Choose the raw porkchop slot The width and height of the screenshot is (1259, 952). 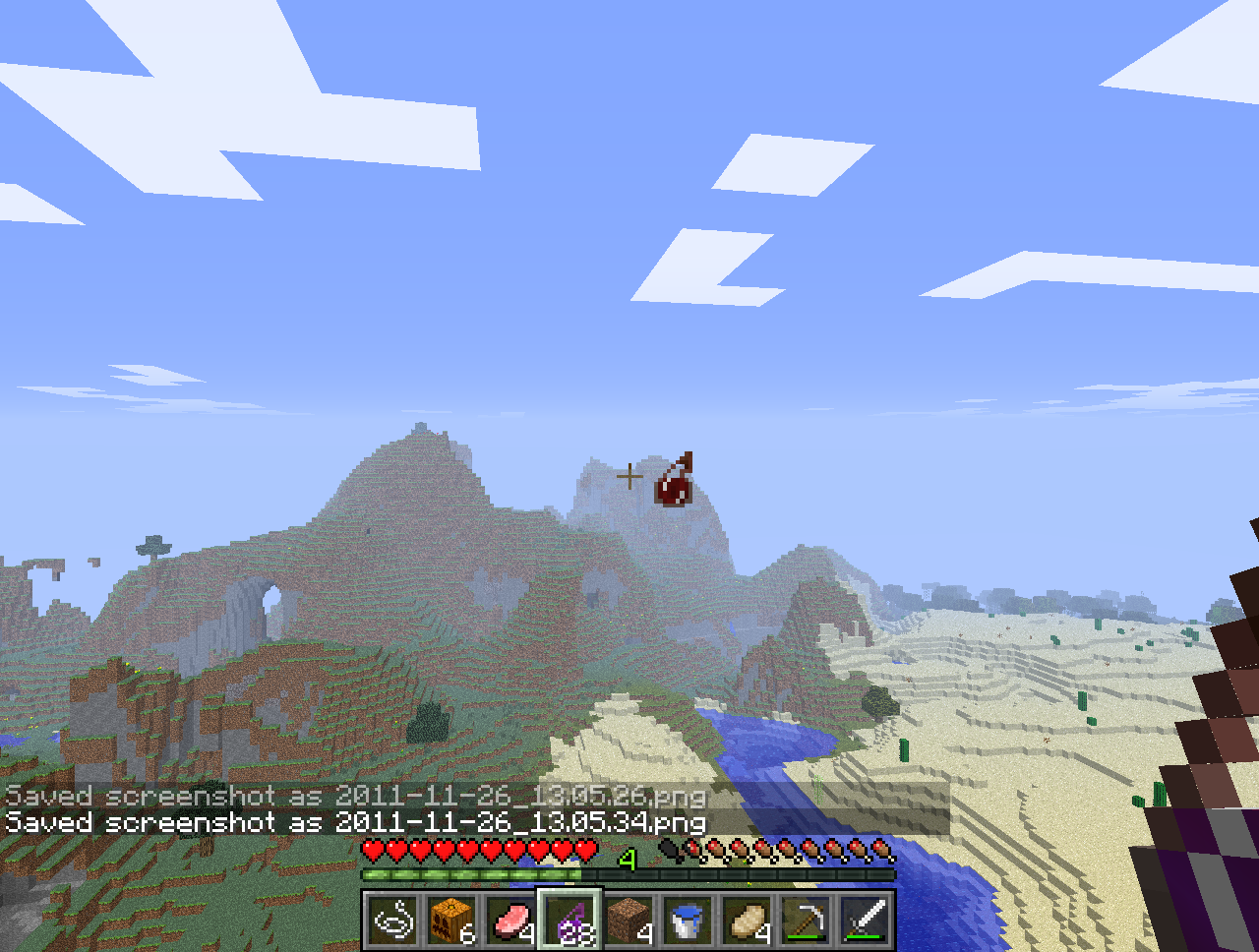tap(510, 922)
